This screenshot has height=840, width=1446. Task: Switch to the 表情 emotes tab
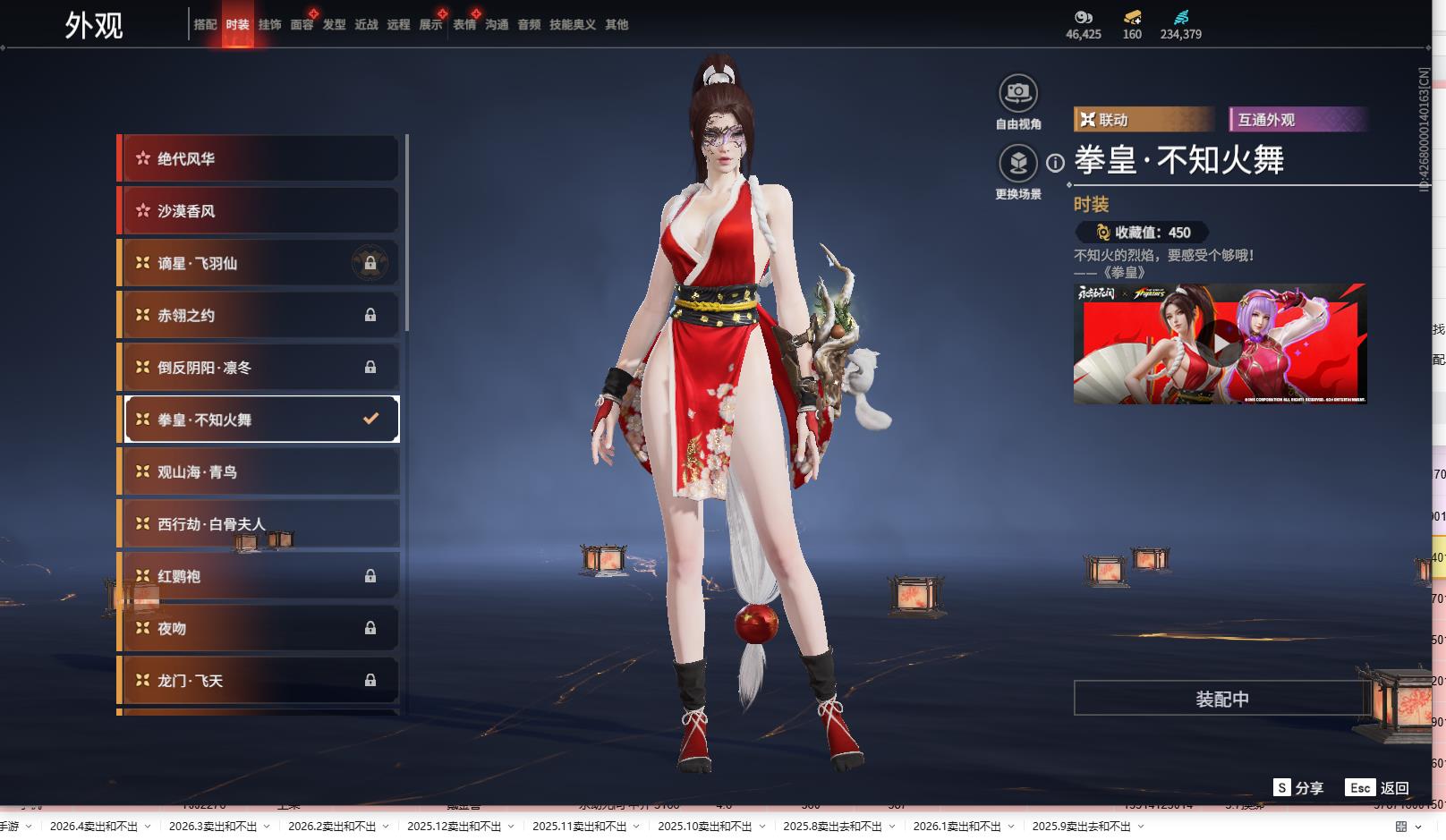464,25
